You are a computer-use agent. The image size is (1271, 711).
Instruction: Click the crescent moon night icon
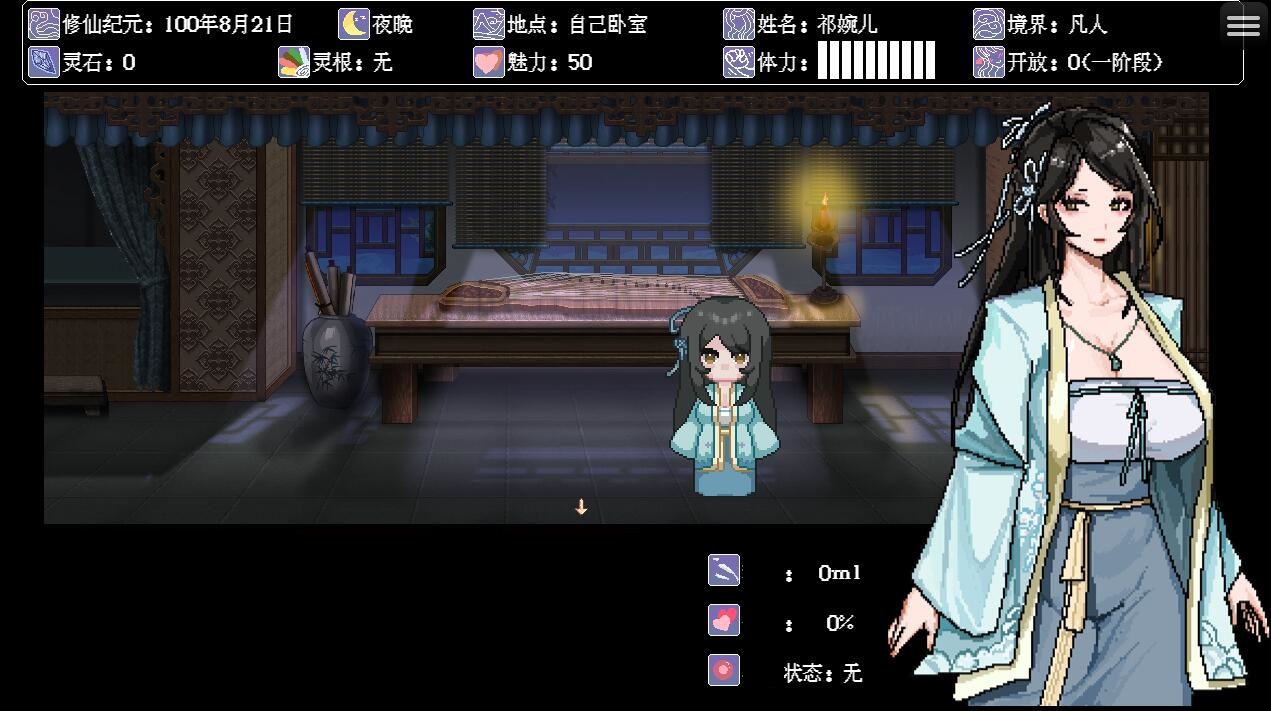click(353, 24)
